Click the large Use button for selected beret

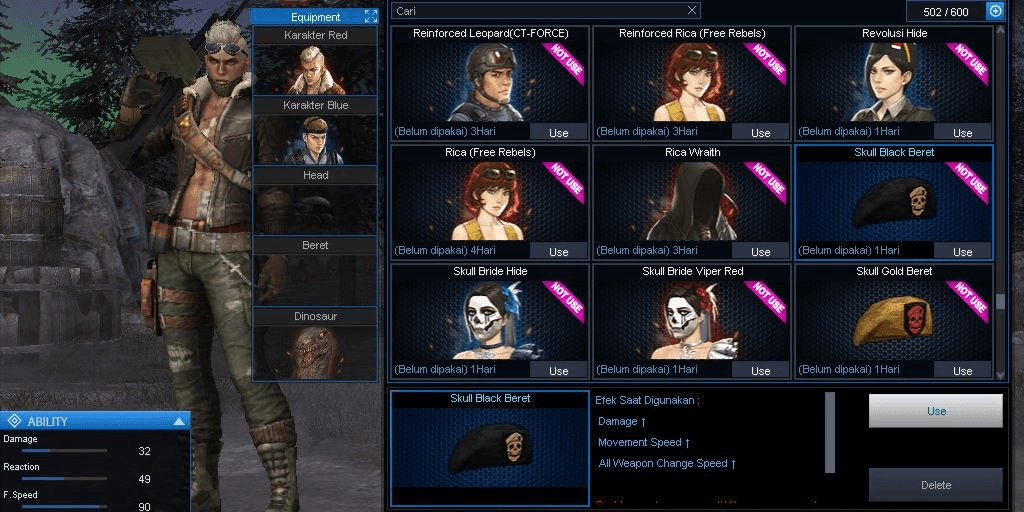pyautogui.click(x=936, y=411)
